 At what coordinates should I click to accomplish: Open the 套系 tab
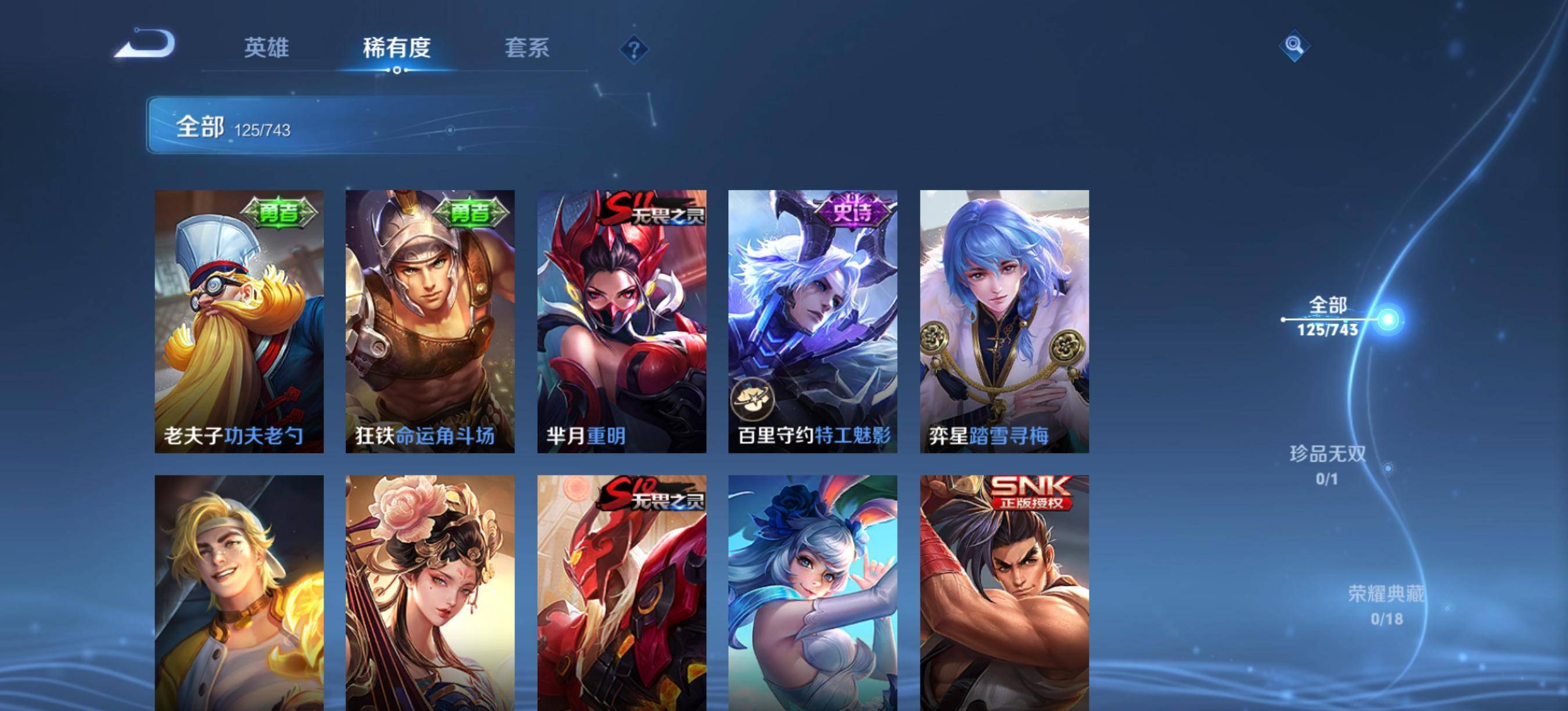pos(527,48)
